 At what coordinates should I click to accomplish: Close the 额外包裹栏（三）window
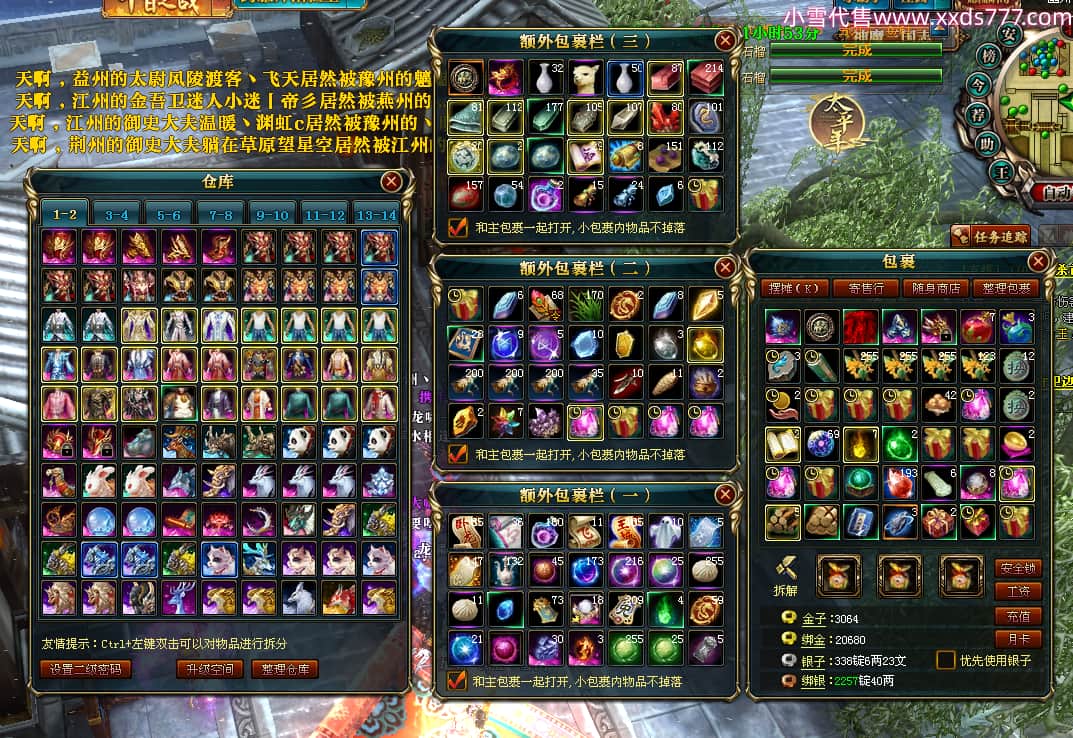pos(725,41)
